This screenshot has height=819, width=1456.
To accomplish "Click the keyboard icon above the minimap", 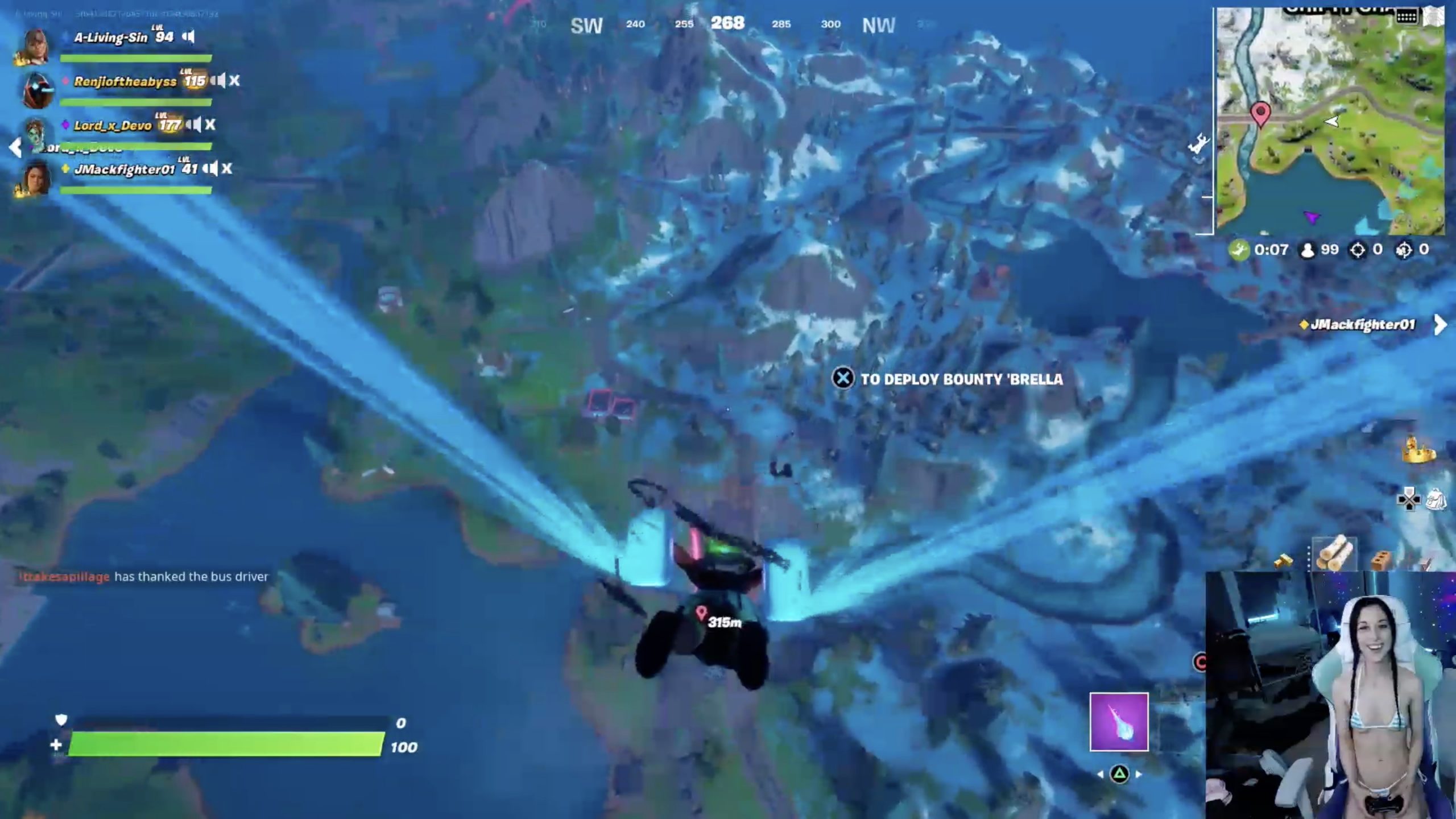I will click(1406, 16).
